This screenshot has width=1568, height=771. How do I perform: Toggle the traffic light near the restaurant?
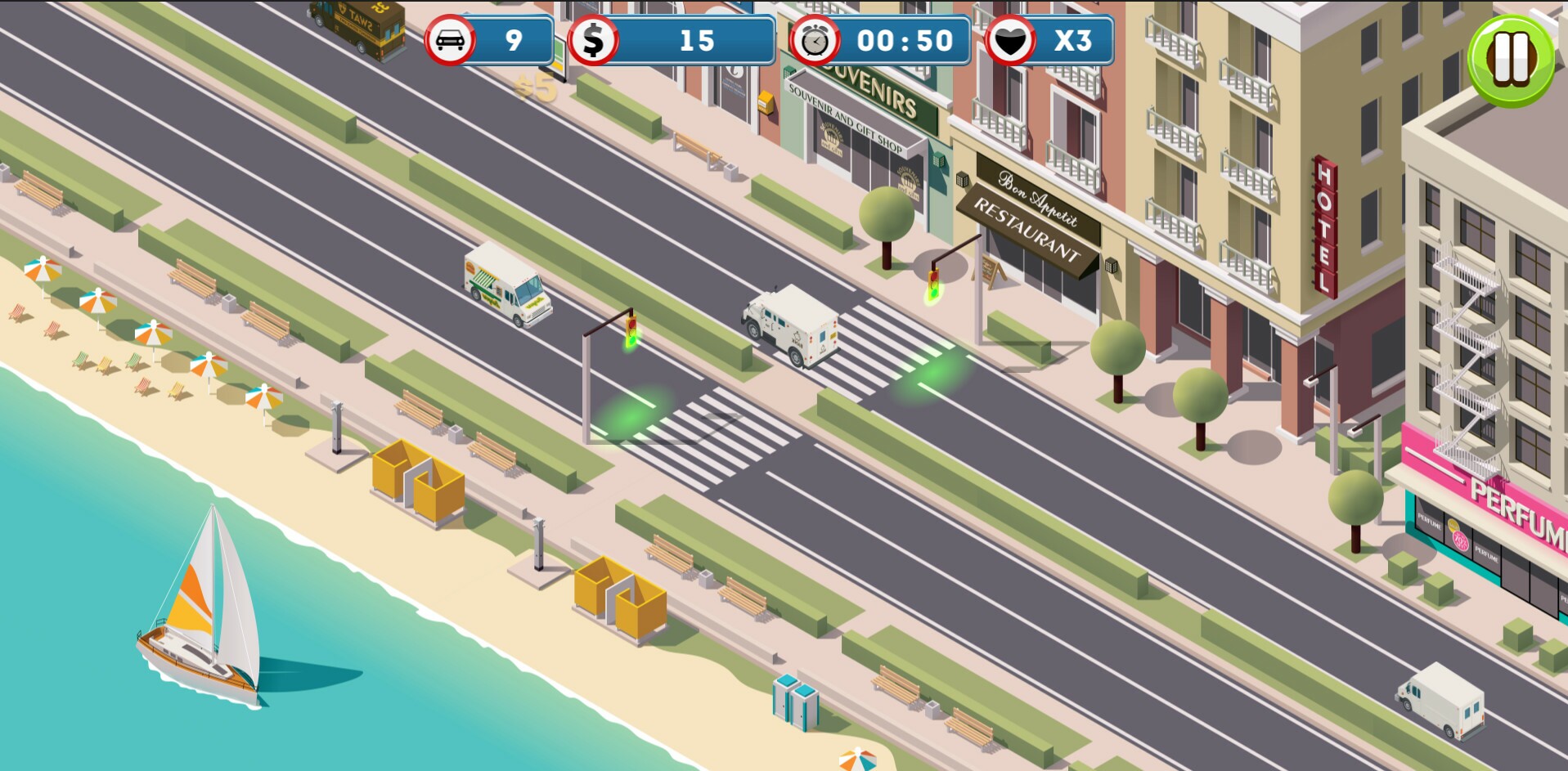[x=932, y=282]
